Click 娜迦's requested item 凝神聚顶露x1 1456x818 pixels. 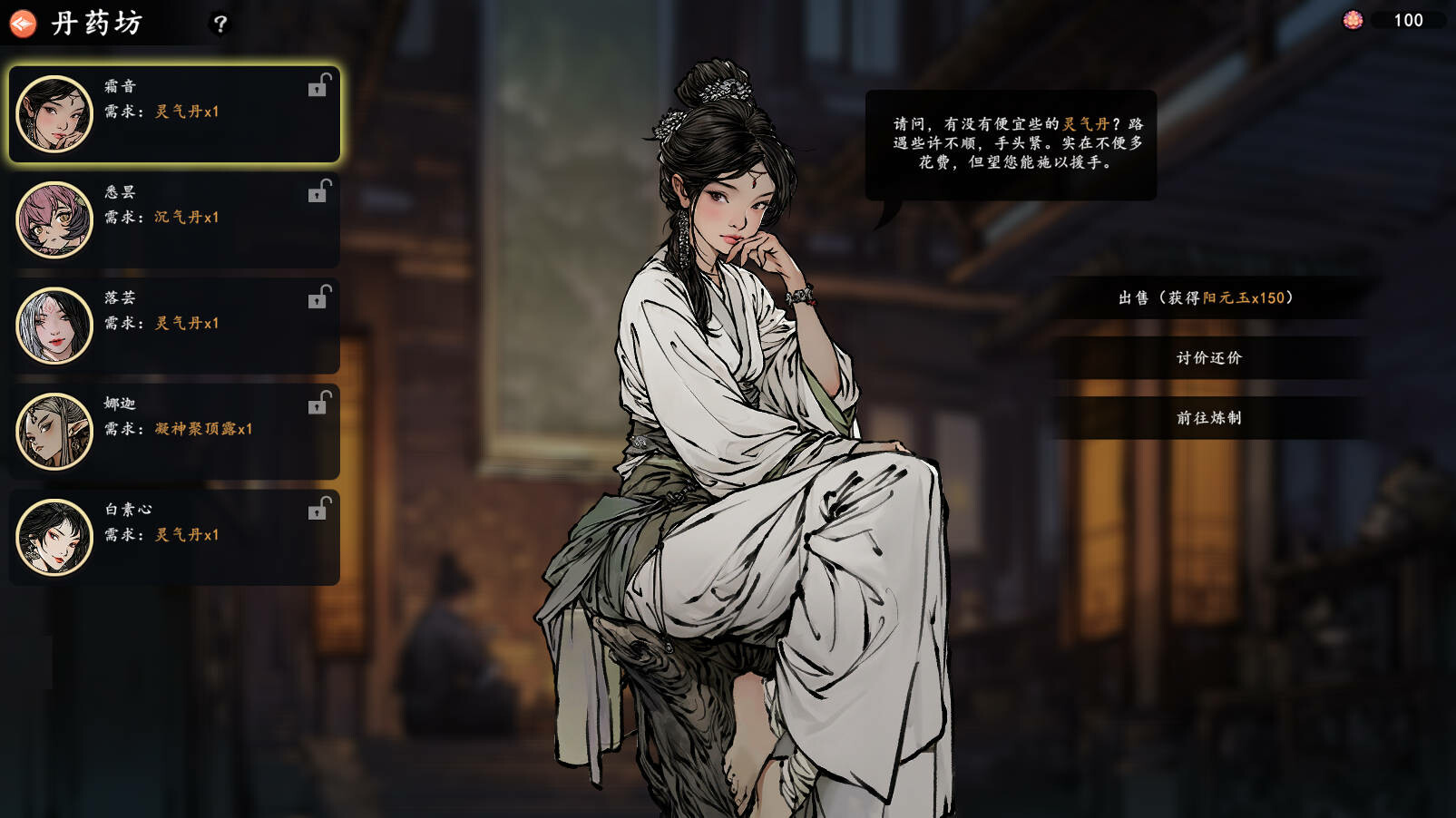(x=201, y=430)
